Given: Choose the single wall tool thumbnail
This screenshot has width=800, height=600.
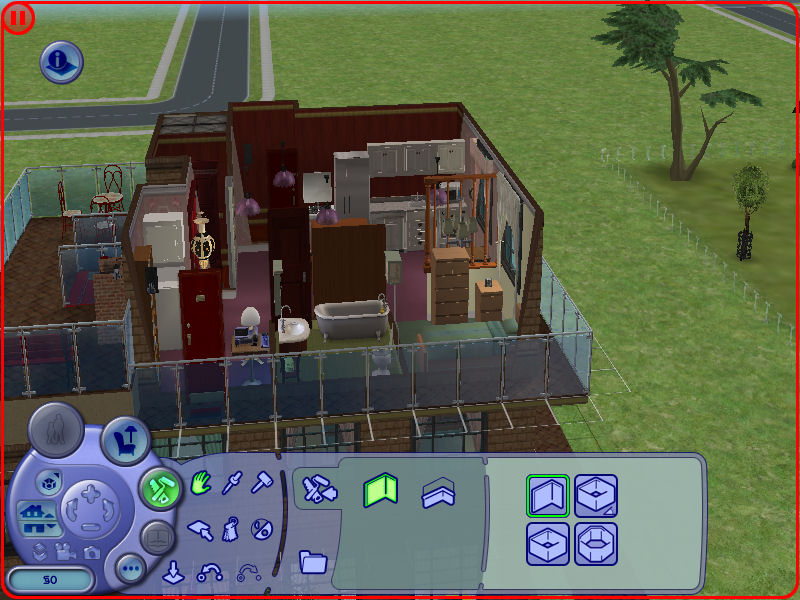Looking at the screenshot, I should 547,495.
